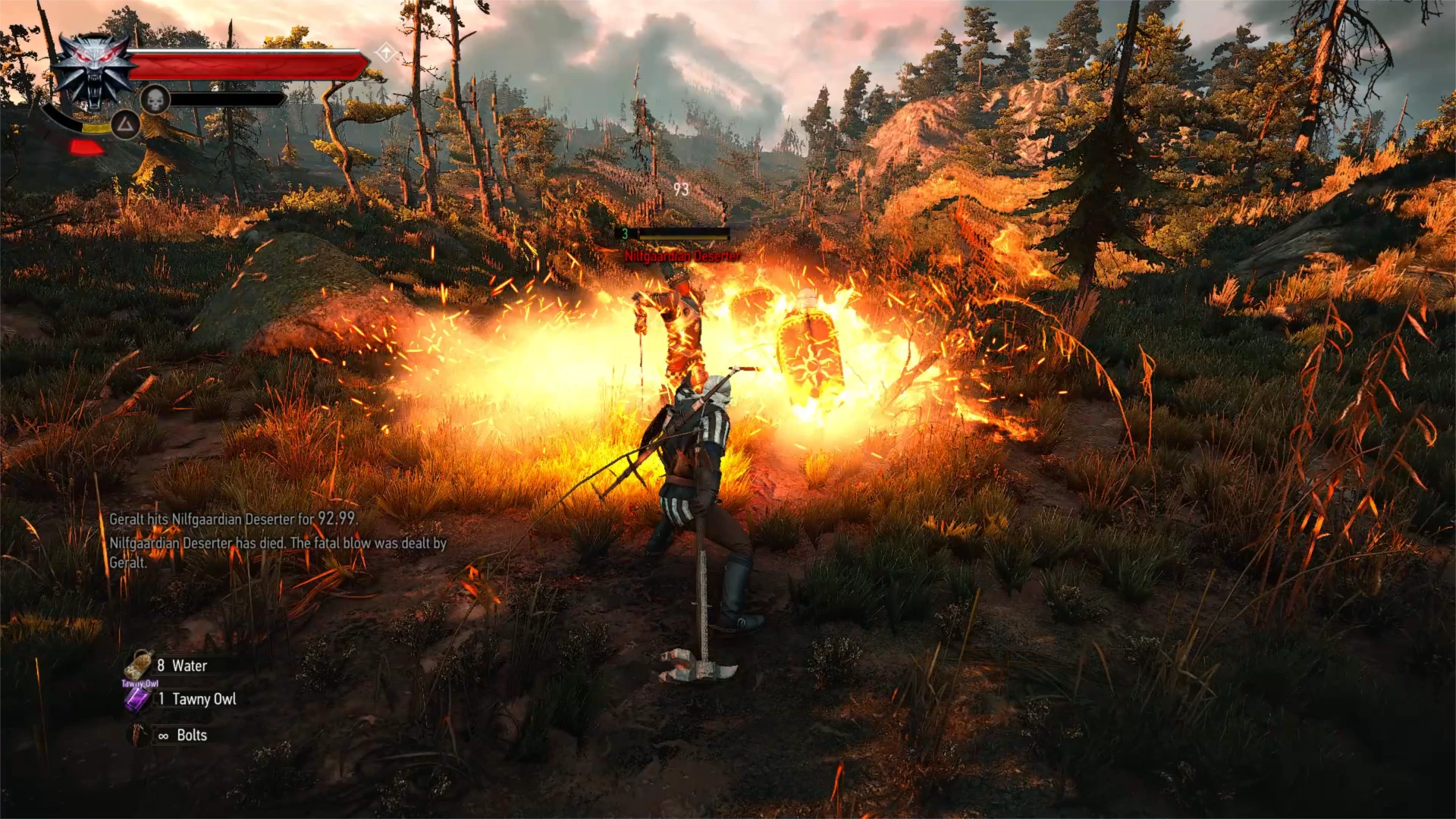Click the skull toxicity icon
Screen dimensions: 1456x819
pos(155,99)
